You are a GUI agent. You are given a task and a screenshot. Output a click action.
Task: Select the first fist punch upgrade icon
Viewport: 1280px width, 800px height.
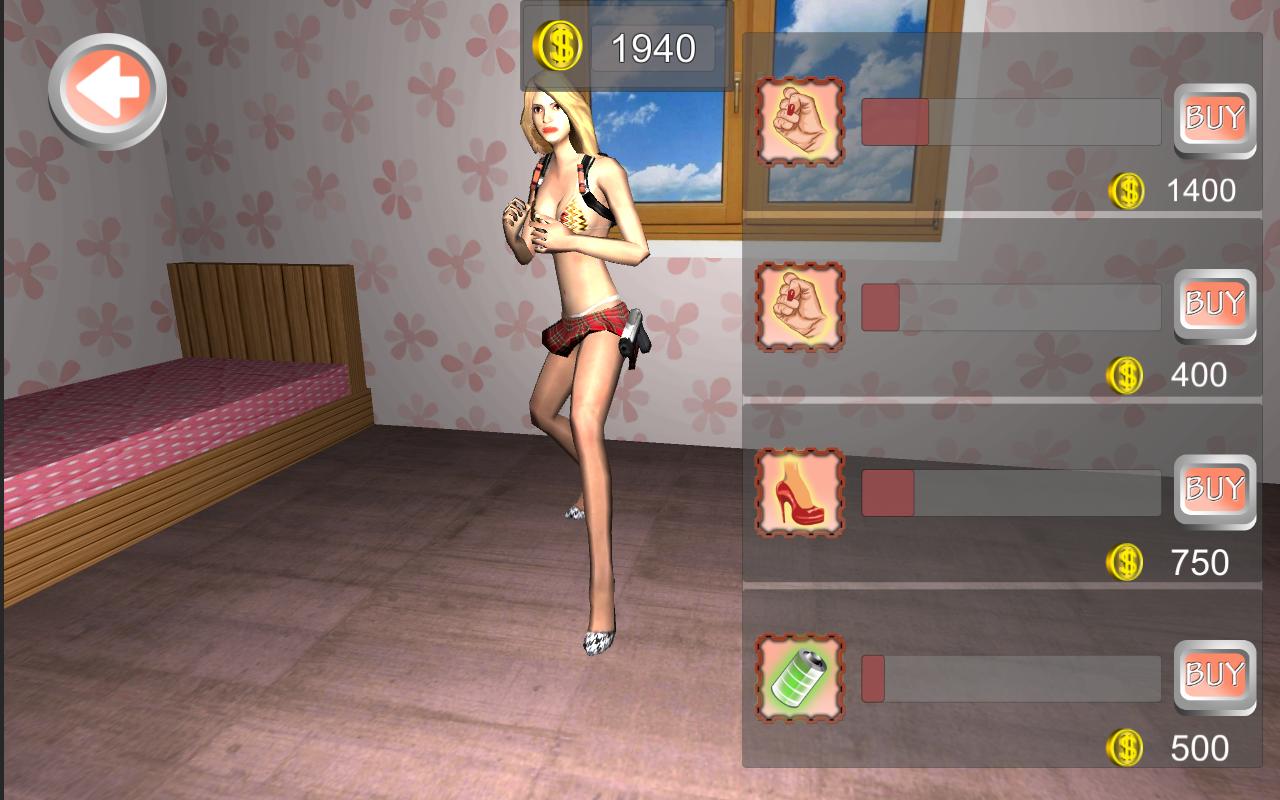797,120
